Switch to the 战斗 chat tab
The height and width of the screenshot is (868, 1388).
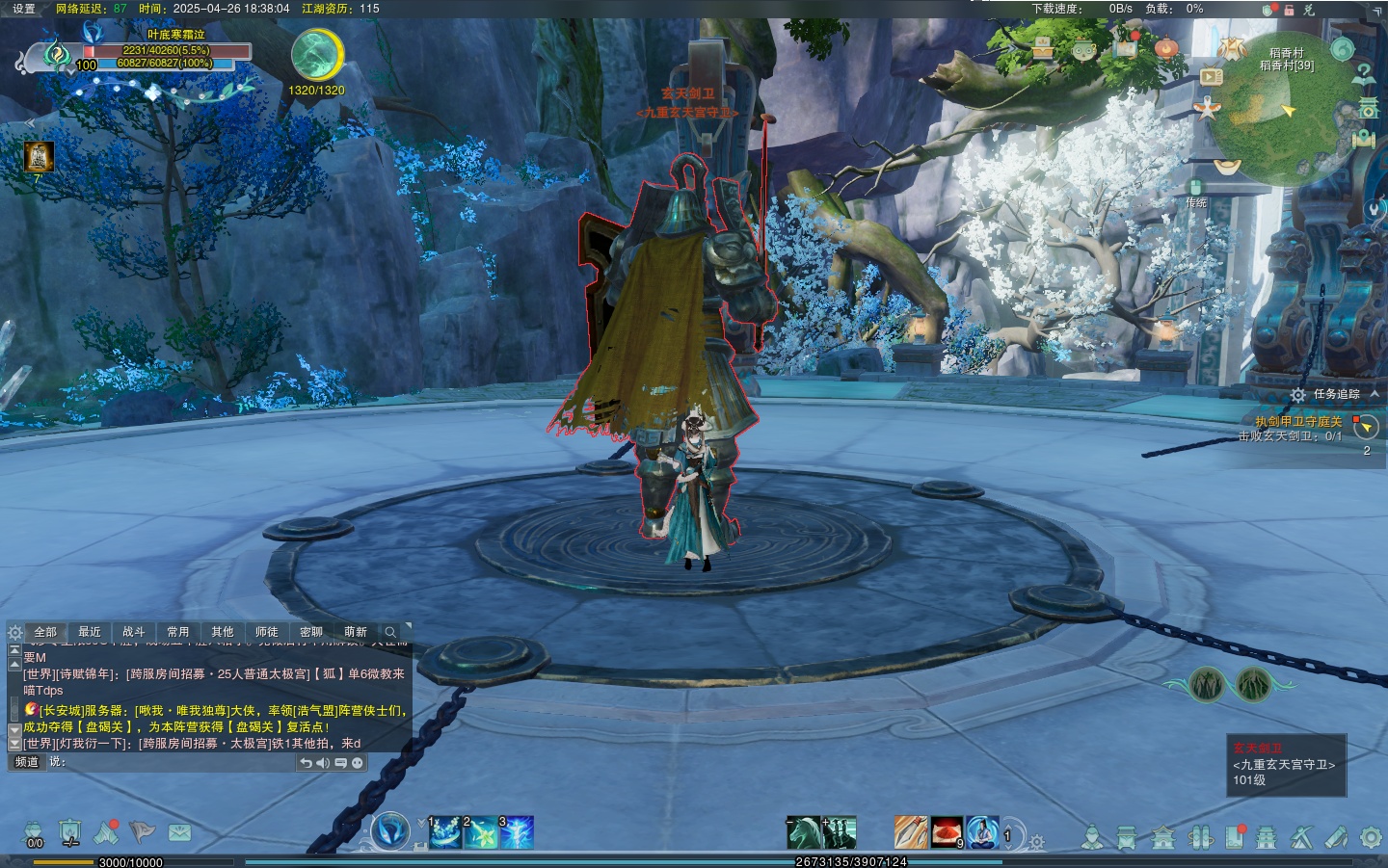pos(134,632)
